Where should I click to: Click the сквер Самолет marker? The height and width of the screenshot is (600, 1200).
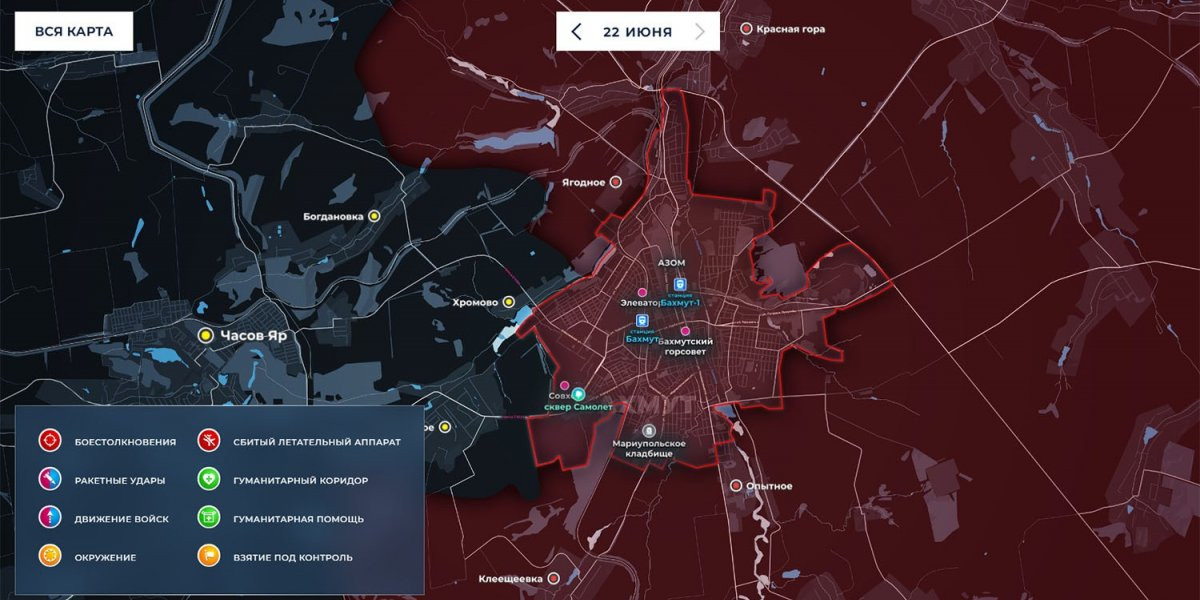coord(578,394)
